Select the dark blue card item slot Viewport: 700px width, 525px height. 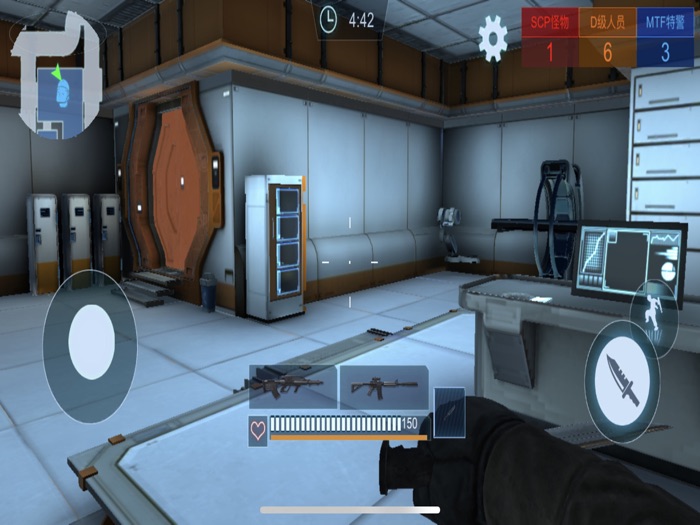click(x=450, y=410)
